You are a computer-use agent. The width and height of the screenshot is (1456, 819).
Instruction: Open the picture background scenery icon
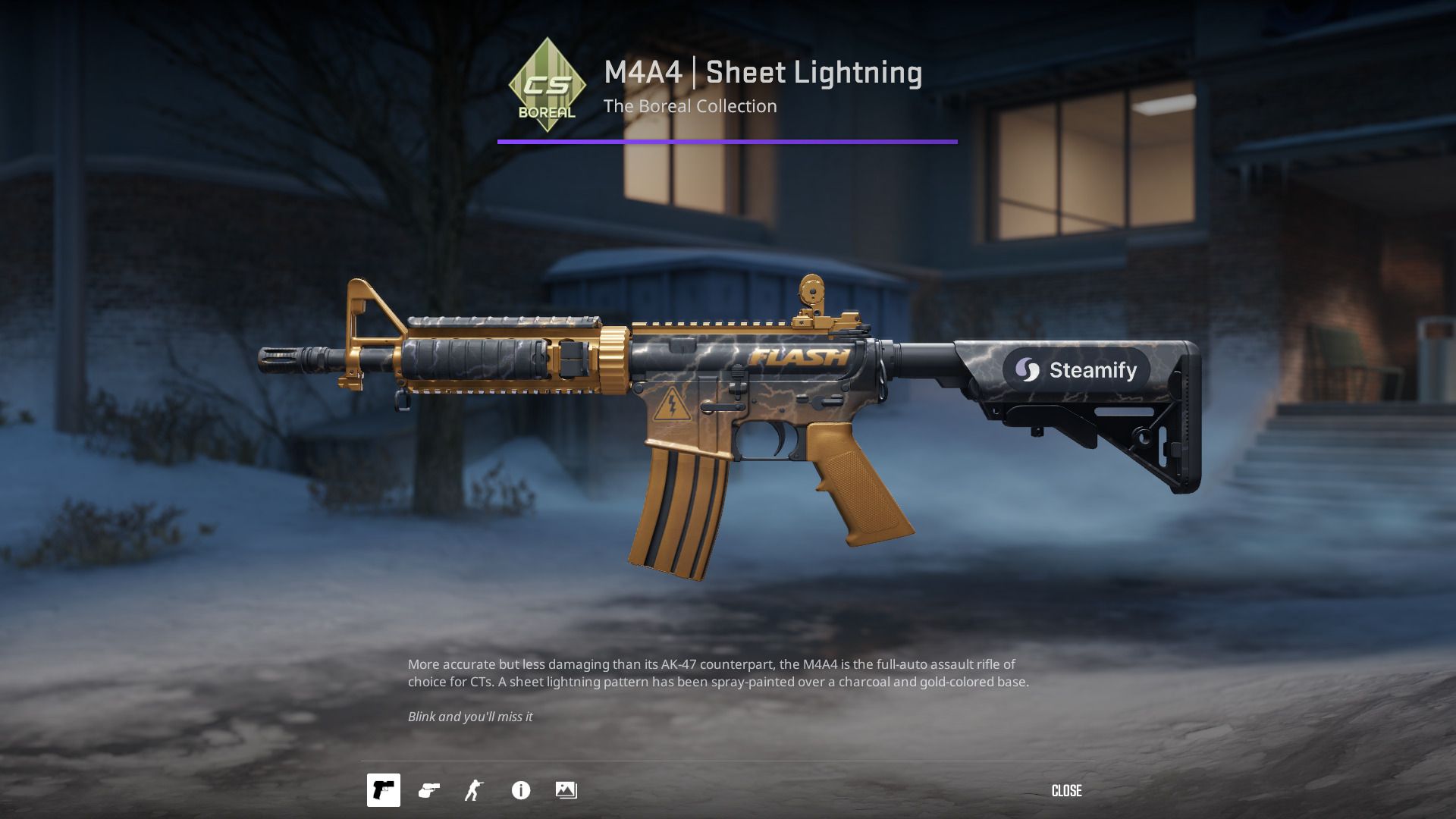[566, 790]
